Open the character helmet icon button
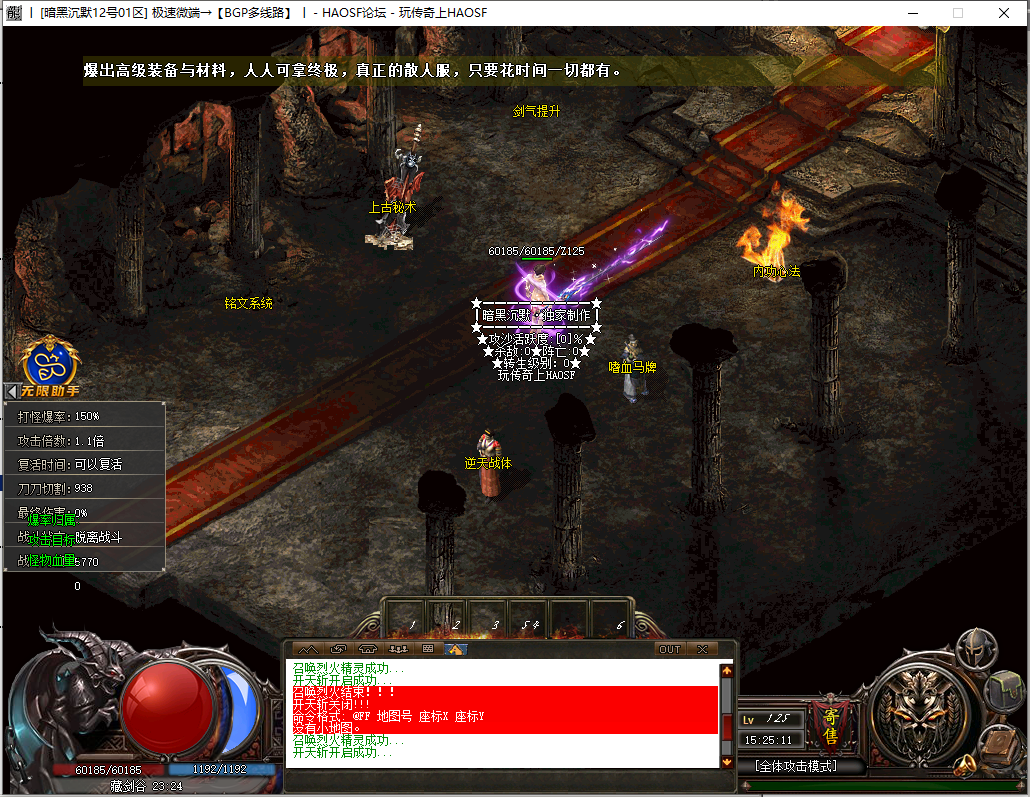1030x797 pixels. coord(976,650)
